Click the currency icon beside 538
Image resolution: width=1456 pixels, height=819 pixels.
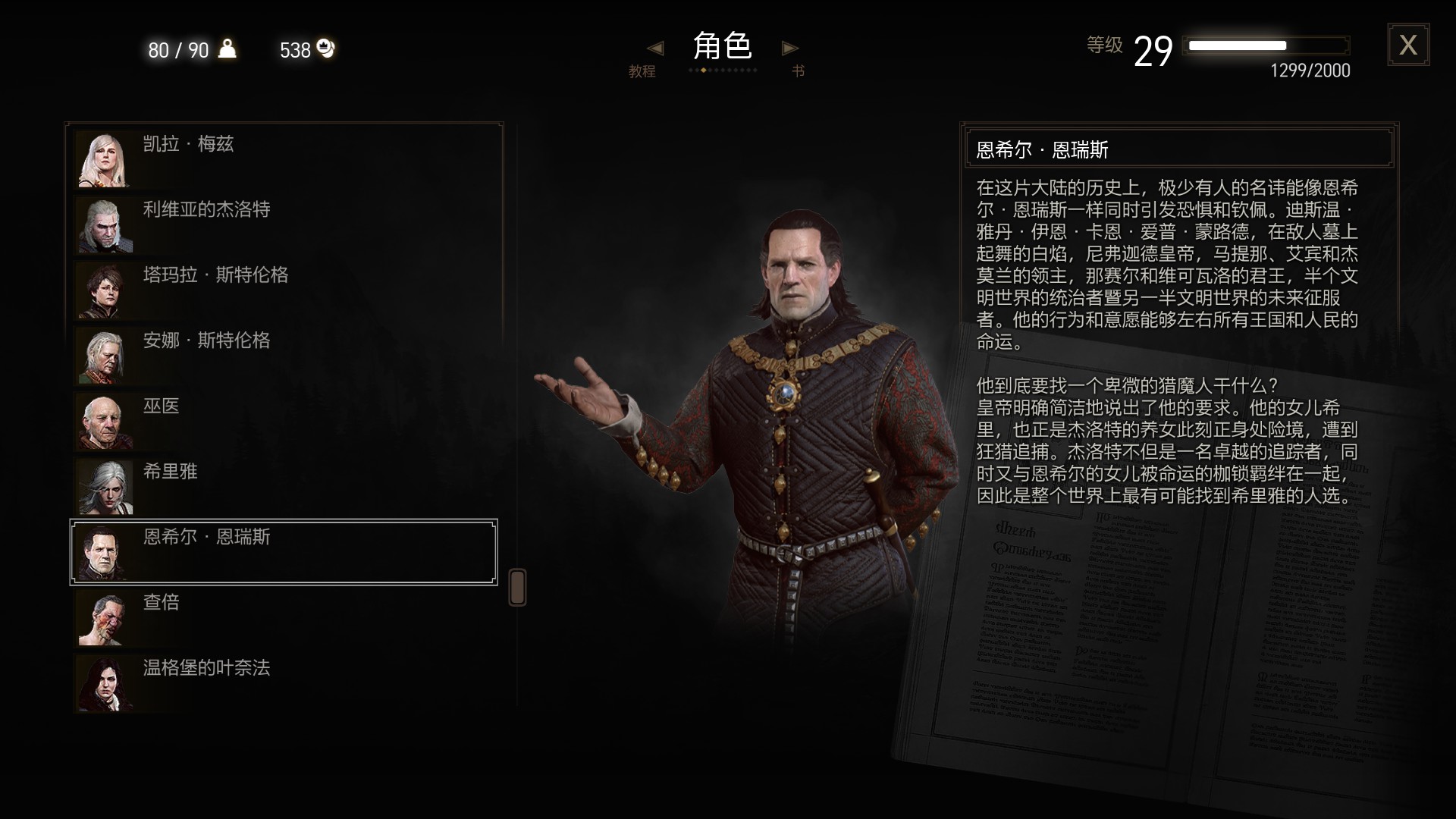[x=326, y=50]
